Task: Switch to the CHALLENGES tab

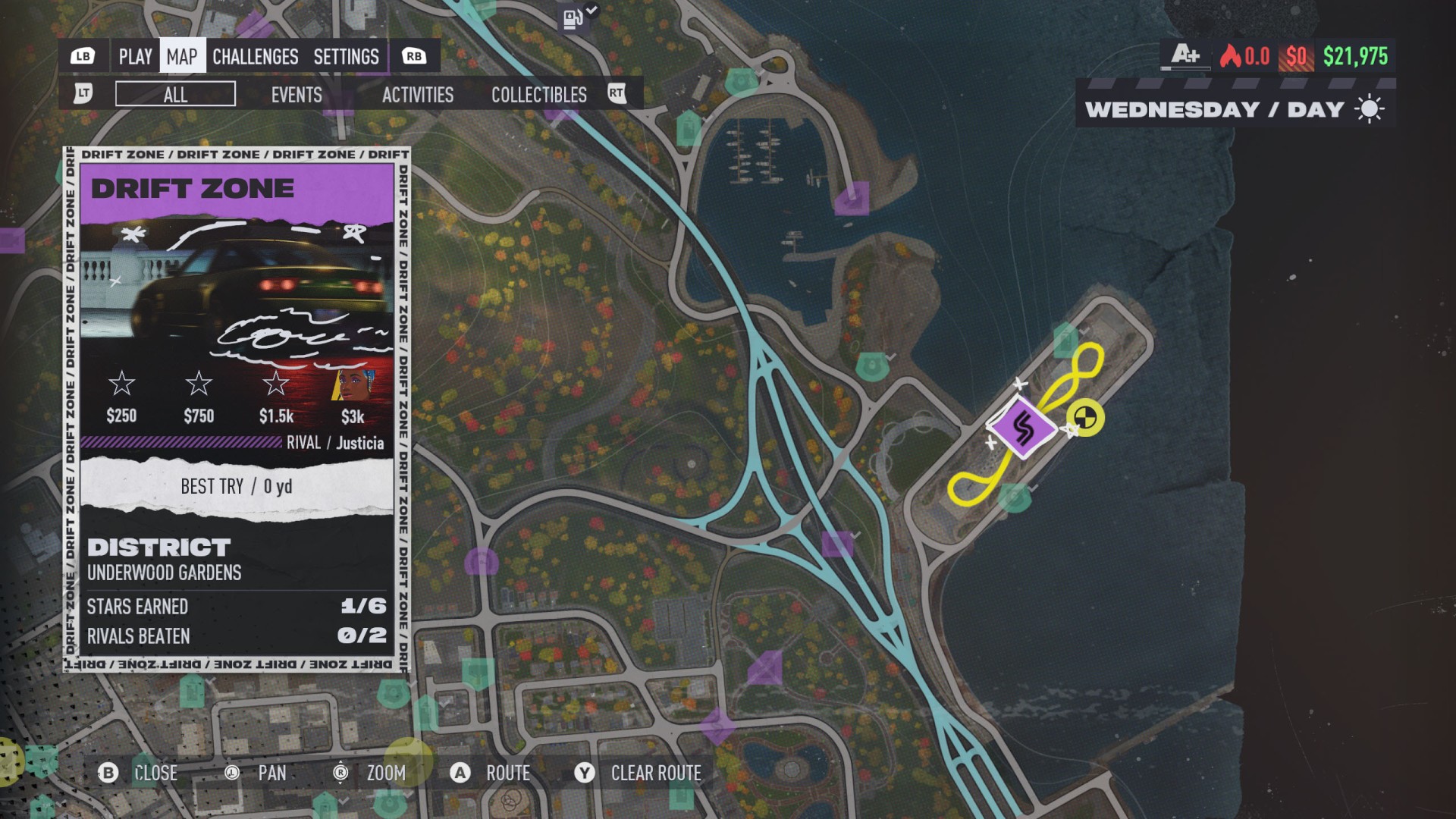Action: (255, 56)
